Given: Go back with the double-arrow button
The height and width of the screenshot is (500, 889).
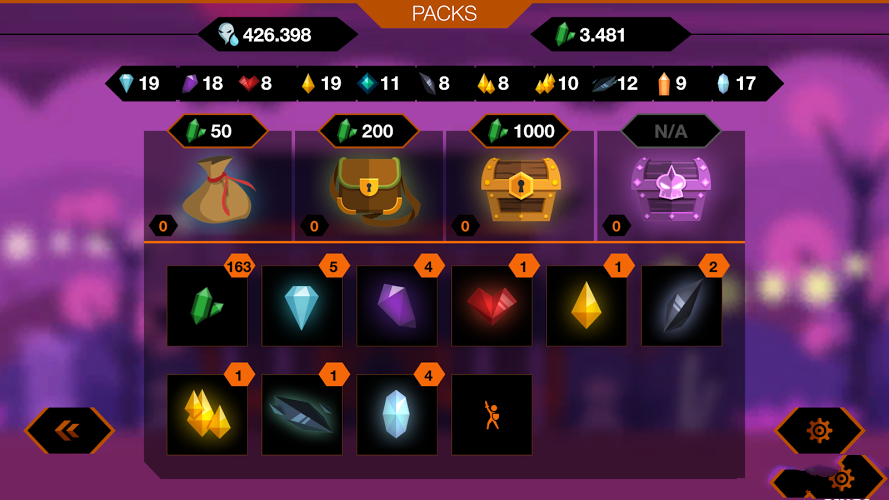Looking at the screenshot, I should 69,430.
